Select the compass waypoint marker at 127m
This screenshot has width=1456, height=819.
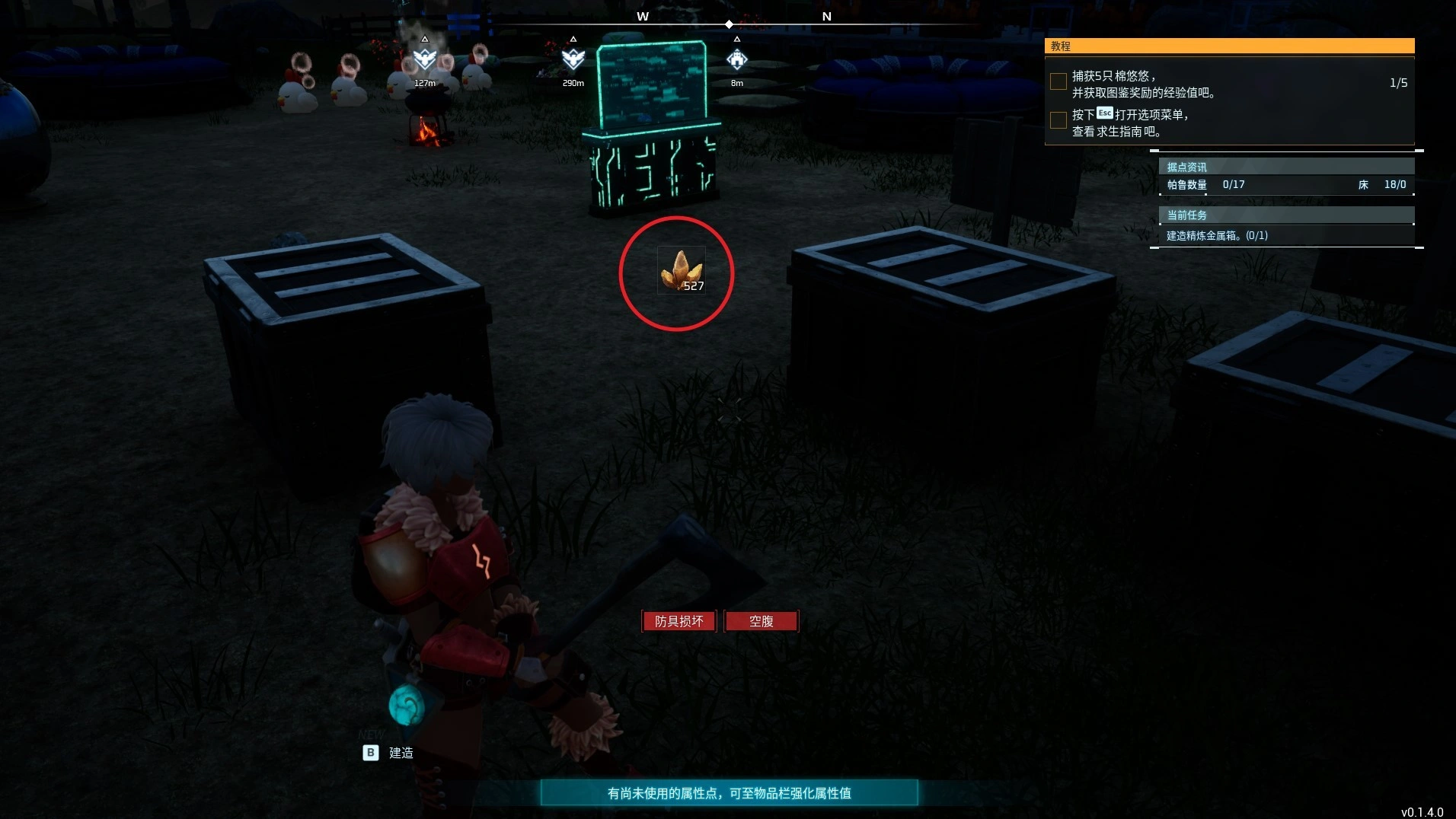tap(424, 59)
